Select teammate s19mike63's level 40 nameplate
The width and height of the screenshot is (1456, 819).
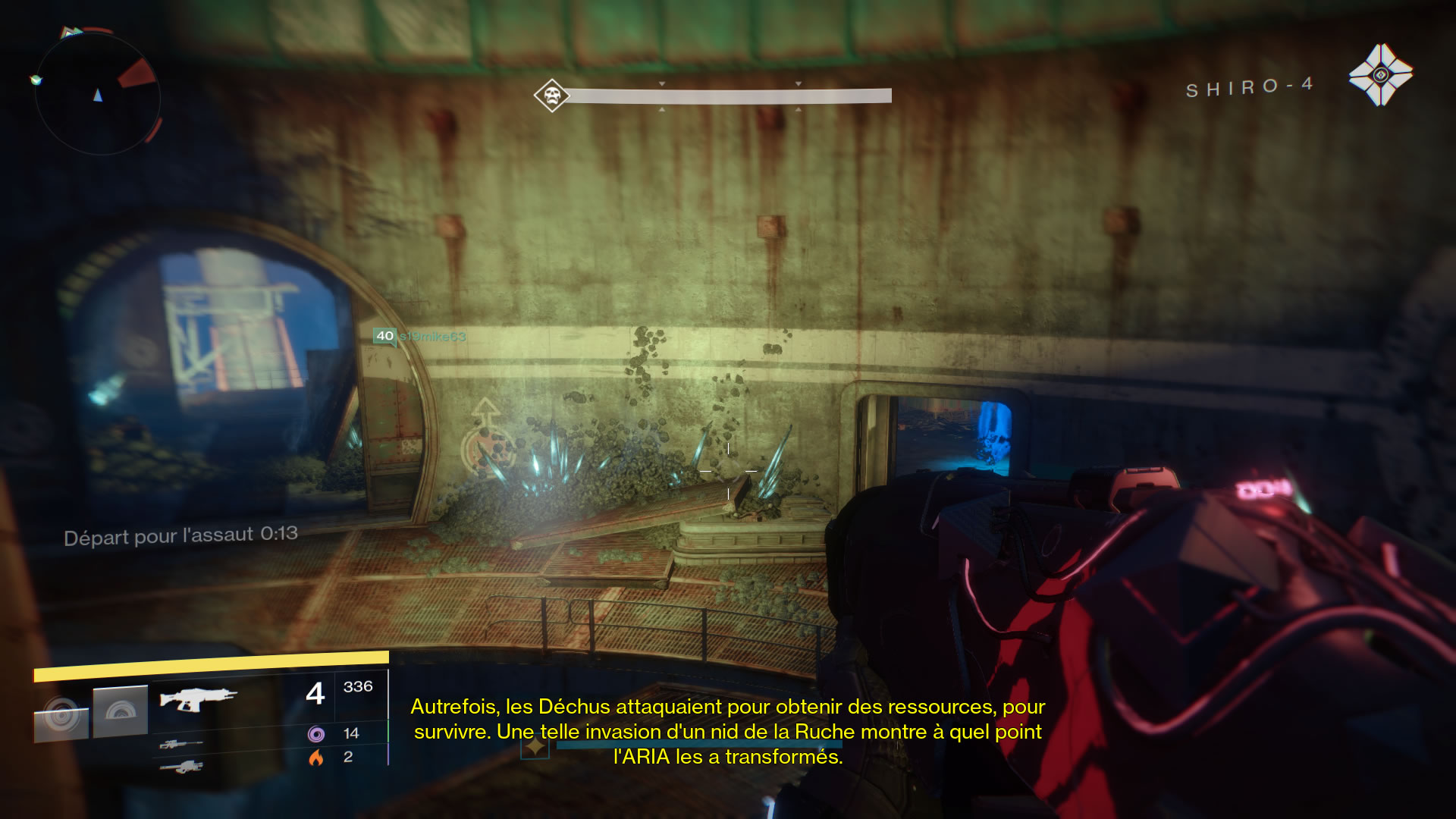(x=419, y=336)
